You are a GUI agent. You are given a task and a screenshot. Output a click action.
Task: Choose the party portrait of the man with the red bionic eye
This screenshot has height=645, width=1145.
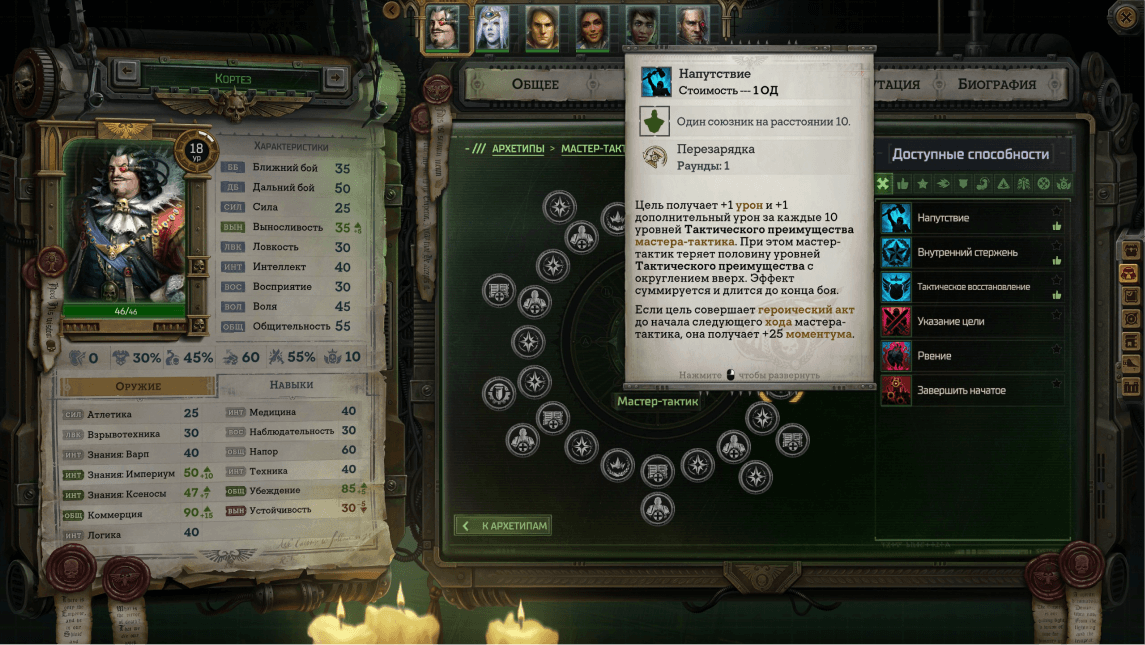(x=692, y=27)
